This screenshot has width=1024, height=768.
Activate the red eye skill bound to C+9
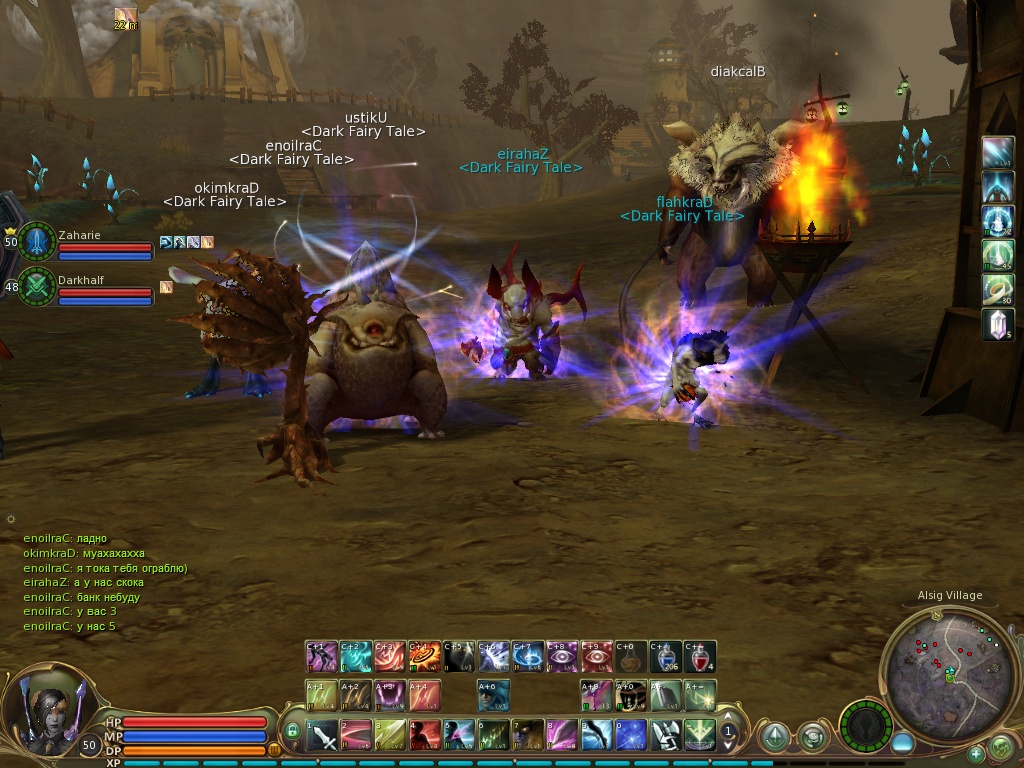596,656
